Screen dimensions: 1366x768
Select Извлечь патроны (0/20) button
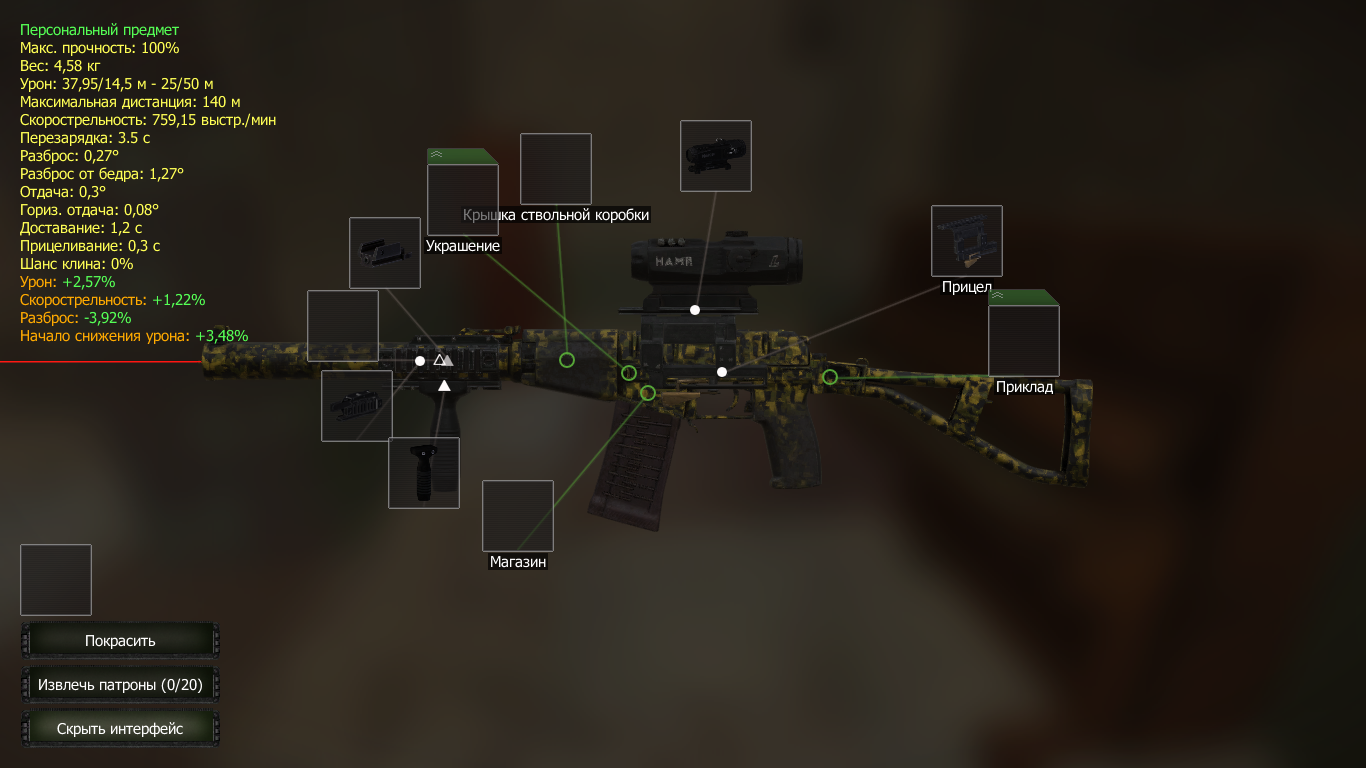tap(120, 685)
